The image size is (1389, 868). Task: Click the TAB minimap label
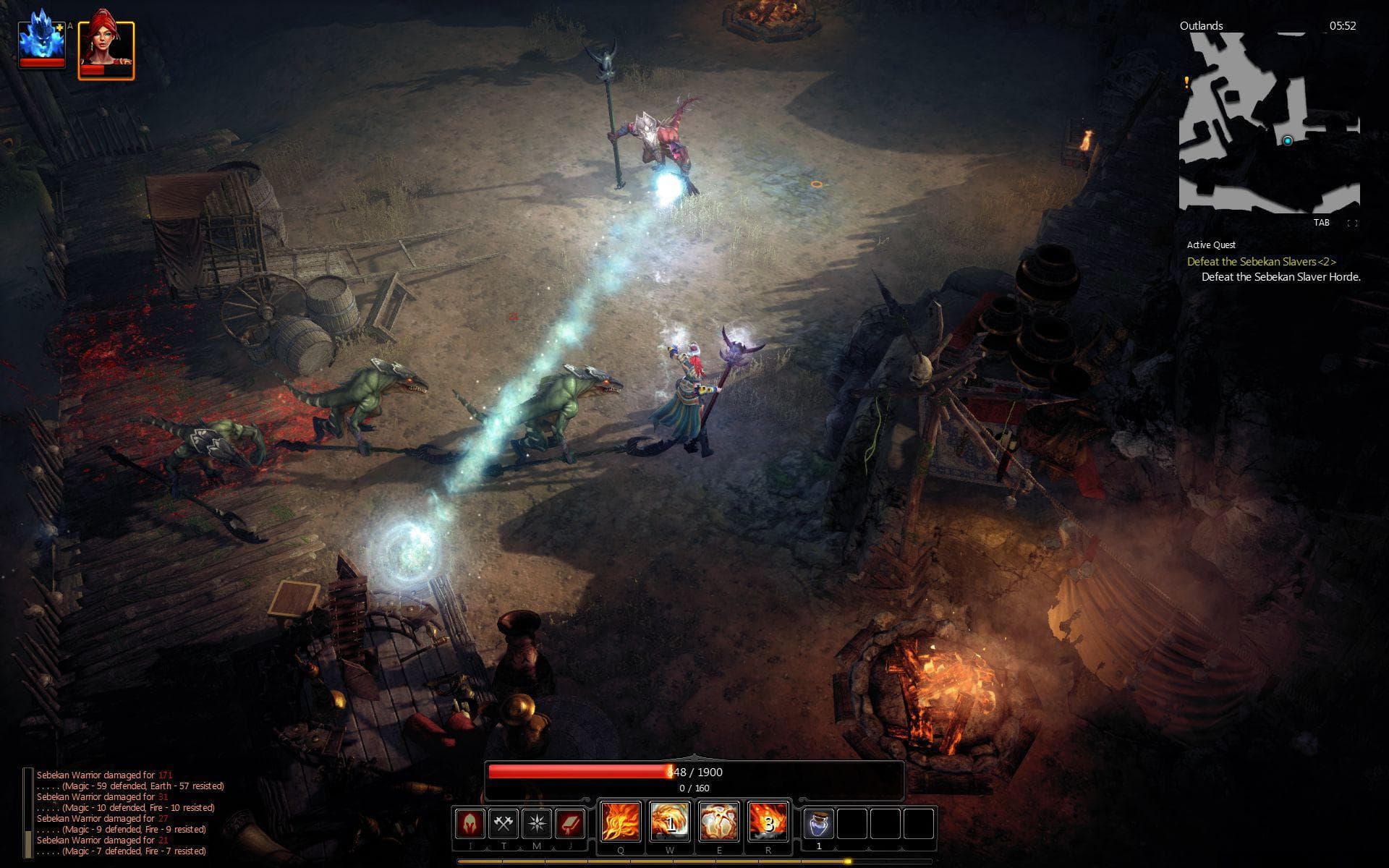pos(1322,223)
